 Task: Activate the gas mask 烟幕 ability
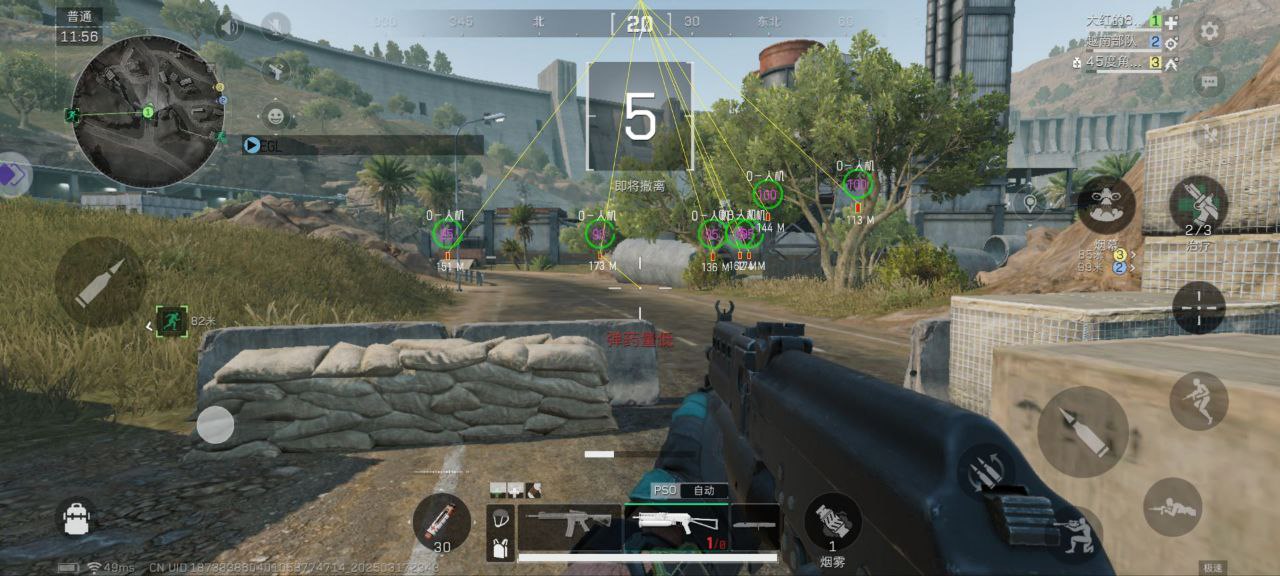(1106, 205)
